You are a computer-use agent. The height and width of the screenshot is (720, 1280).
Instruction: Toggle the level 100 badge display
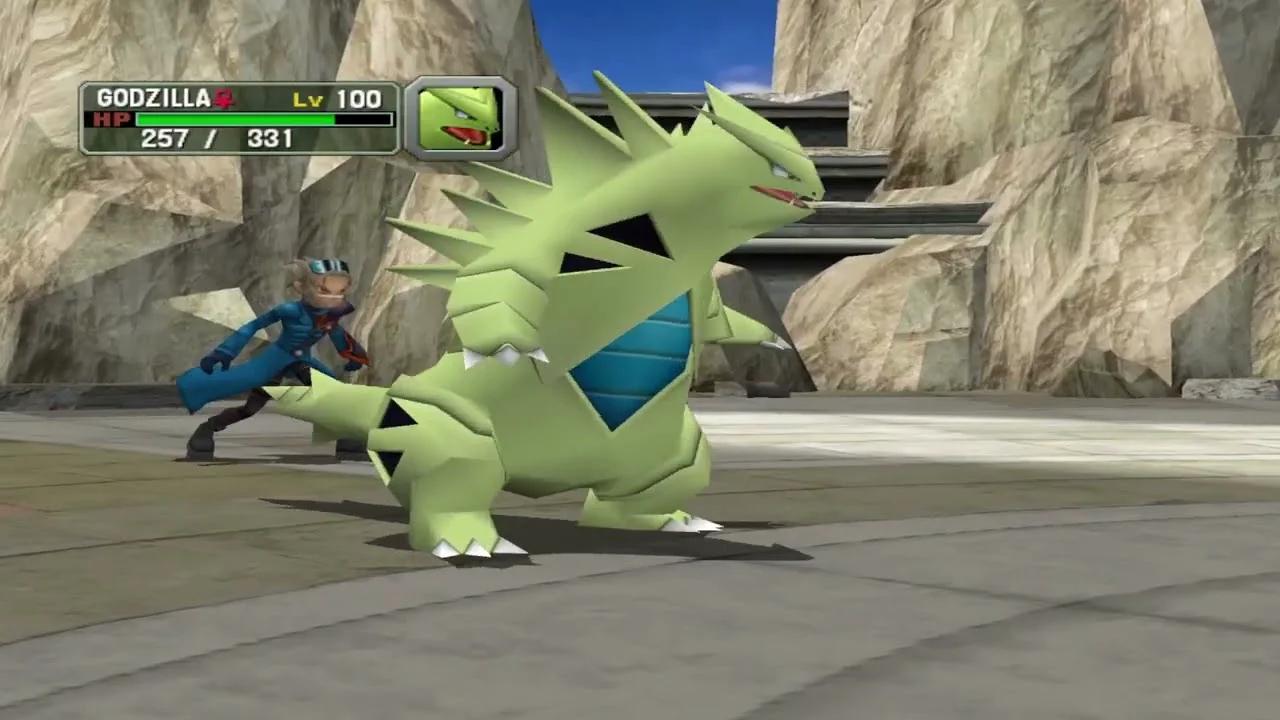pyautogui.click(x=339, y=100)
